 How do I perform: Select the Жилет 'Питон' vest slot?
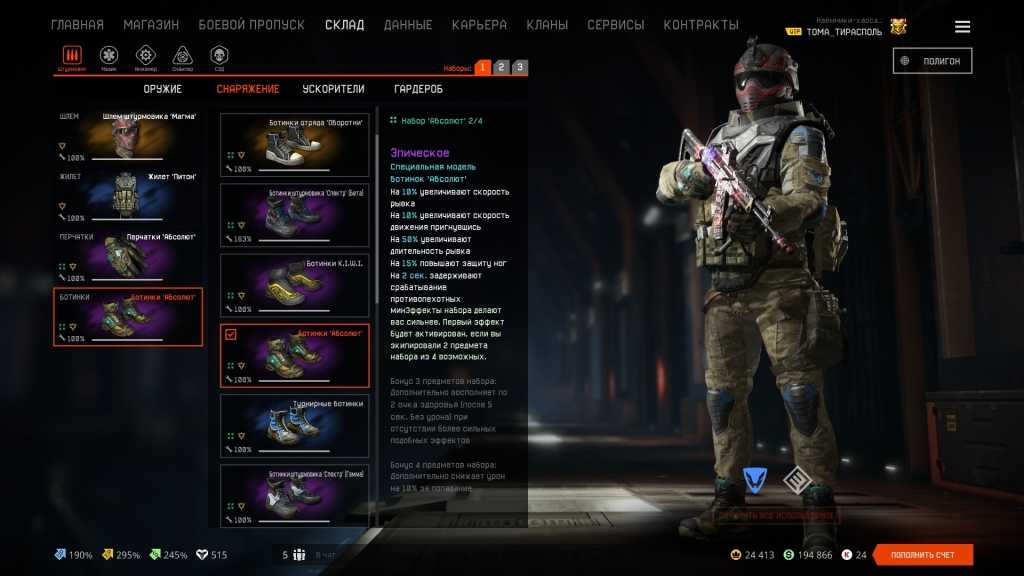point(128,197)
